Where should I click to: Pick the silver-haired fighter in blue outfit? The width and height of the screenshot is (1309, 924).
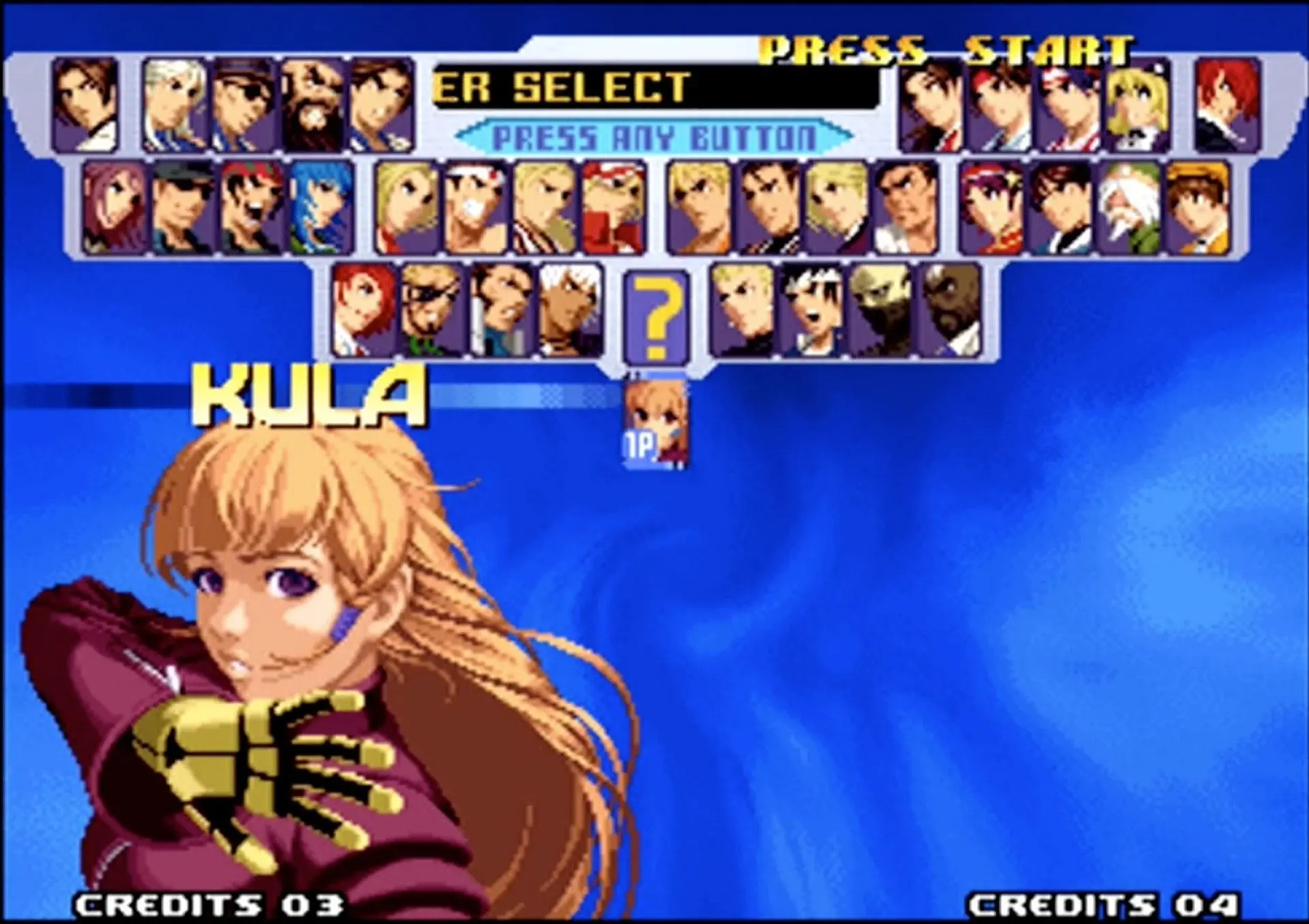(175, 105)
